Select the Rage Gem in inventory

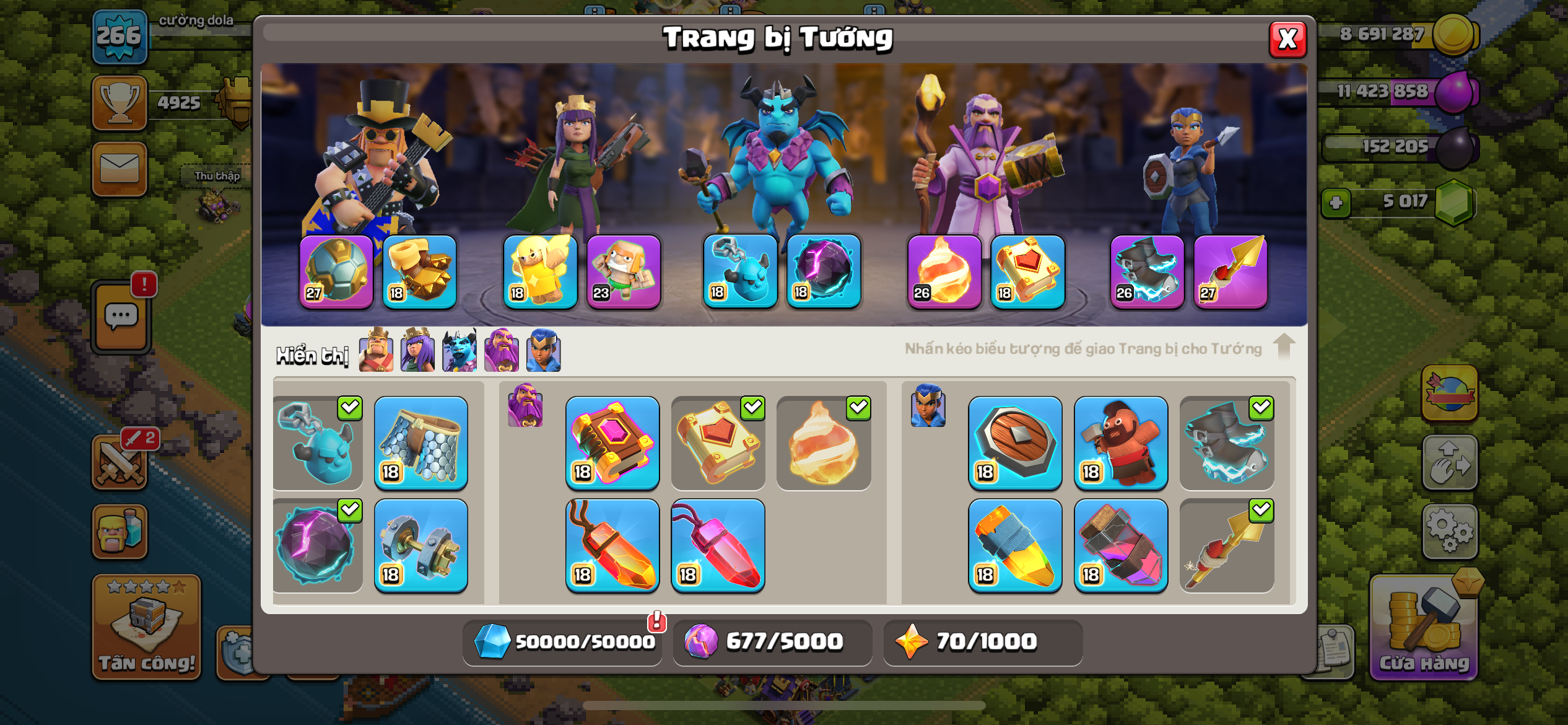click(612, 546)
